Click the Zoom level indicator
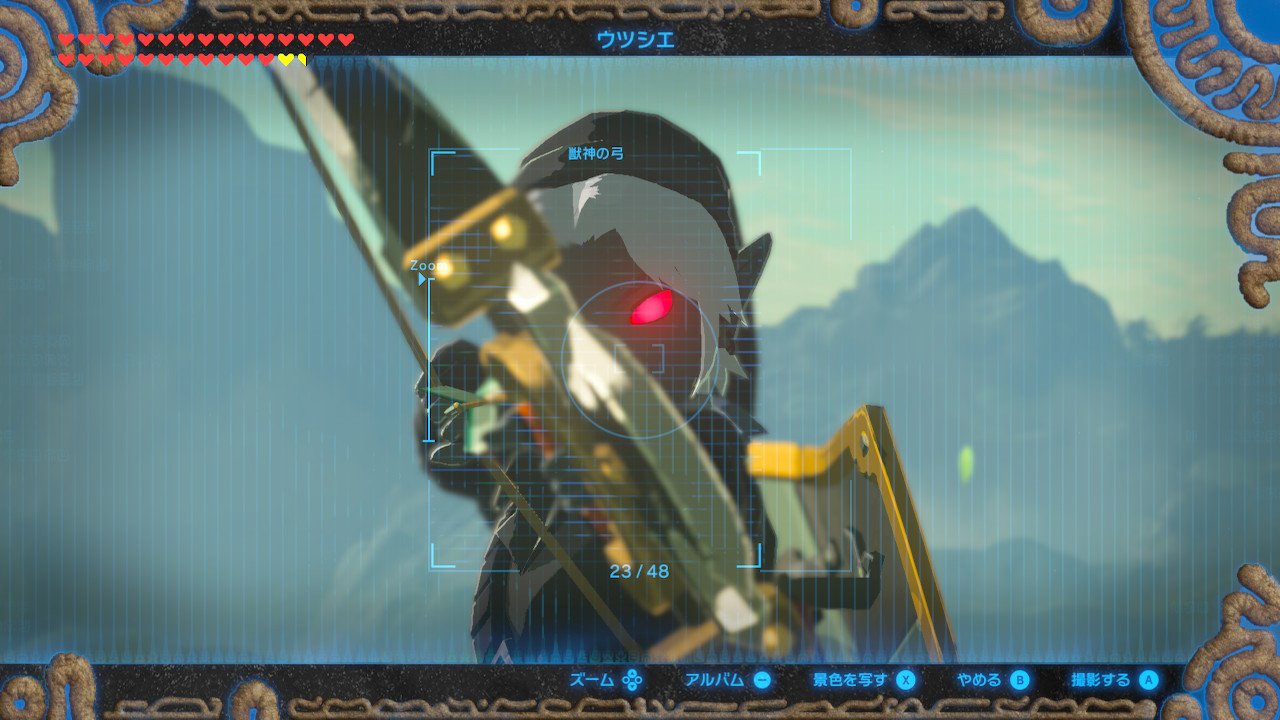1280x720 pixels. (x=424, y=267)
